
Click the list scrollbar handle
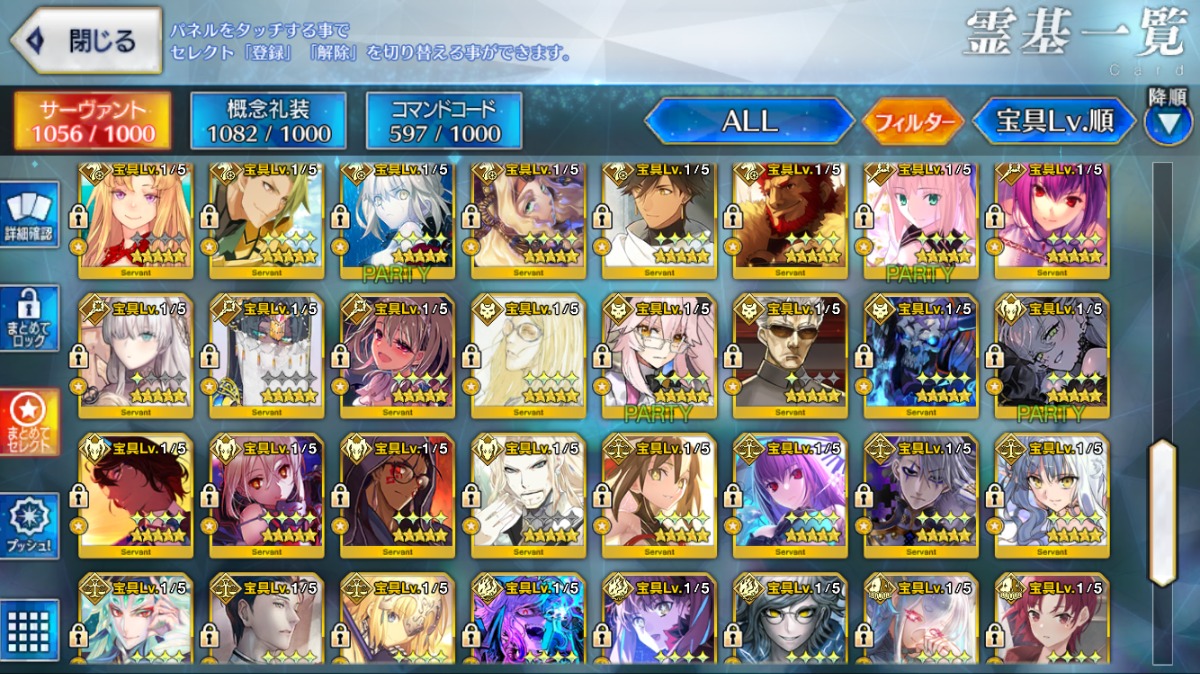point(1163,512)
